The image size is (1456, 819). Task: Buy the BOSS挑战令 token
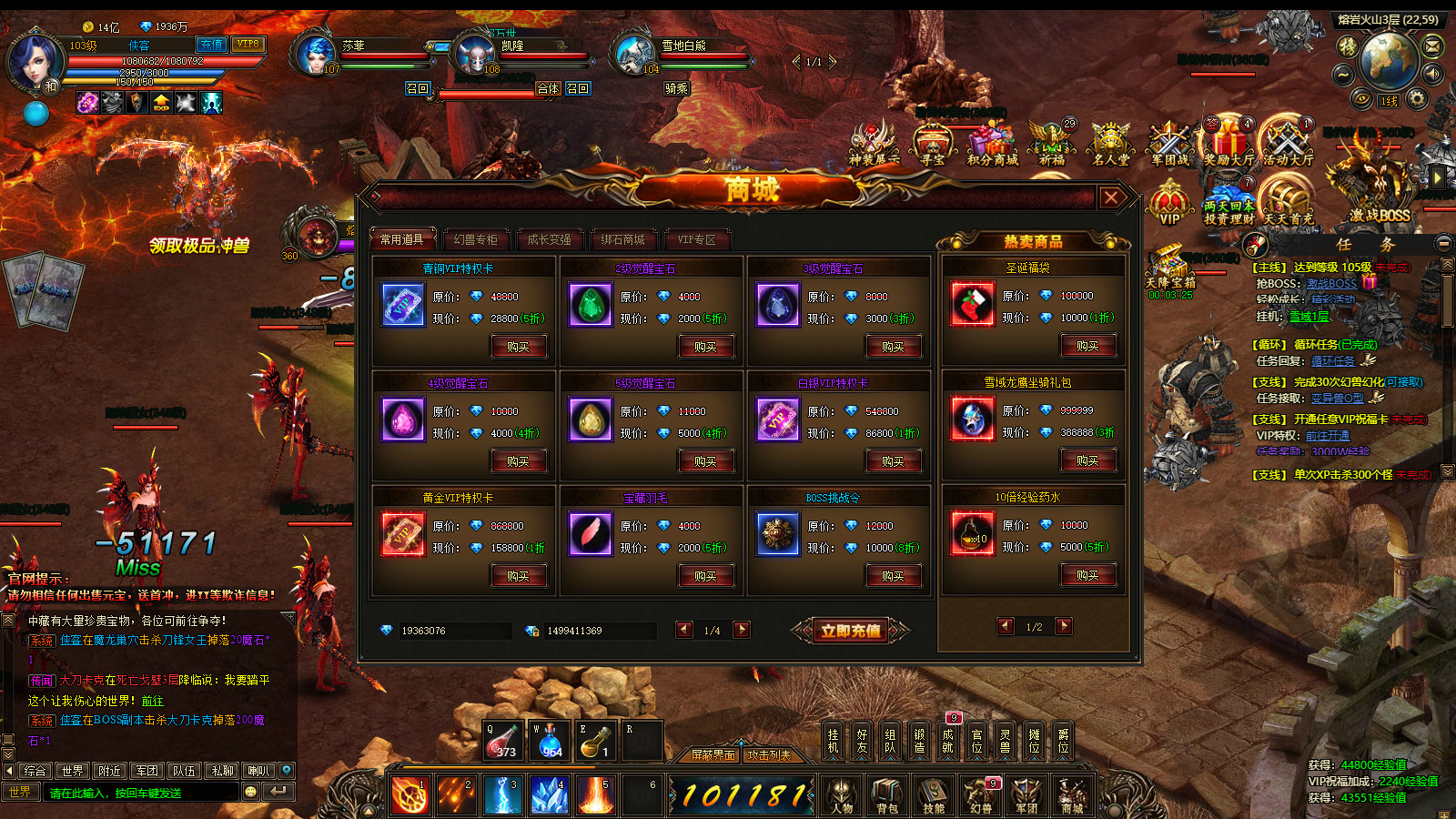(893, 576)
